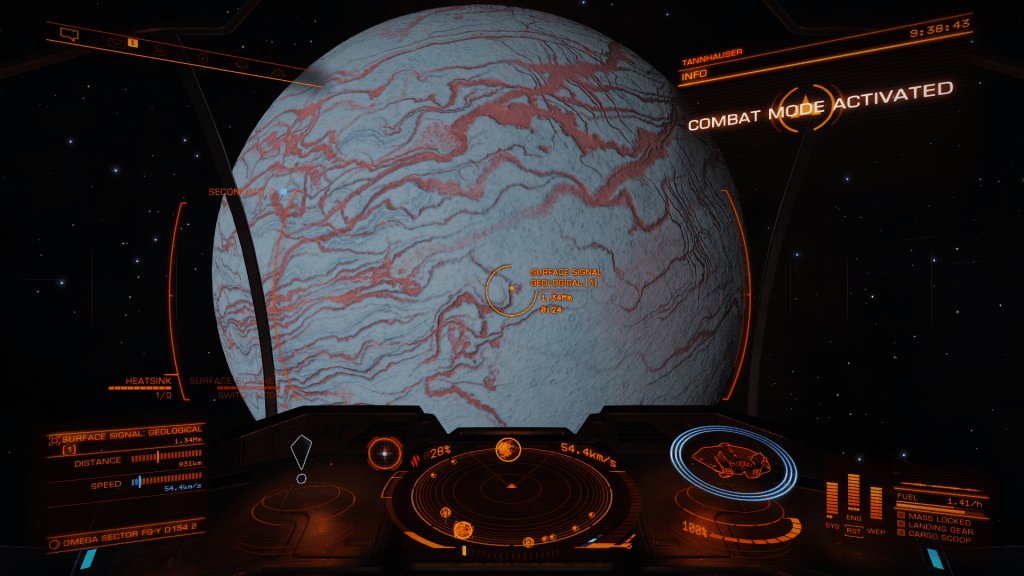Open the comms chat bubble icon
1024x576 pixels.
tap(69, 34)
